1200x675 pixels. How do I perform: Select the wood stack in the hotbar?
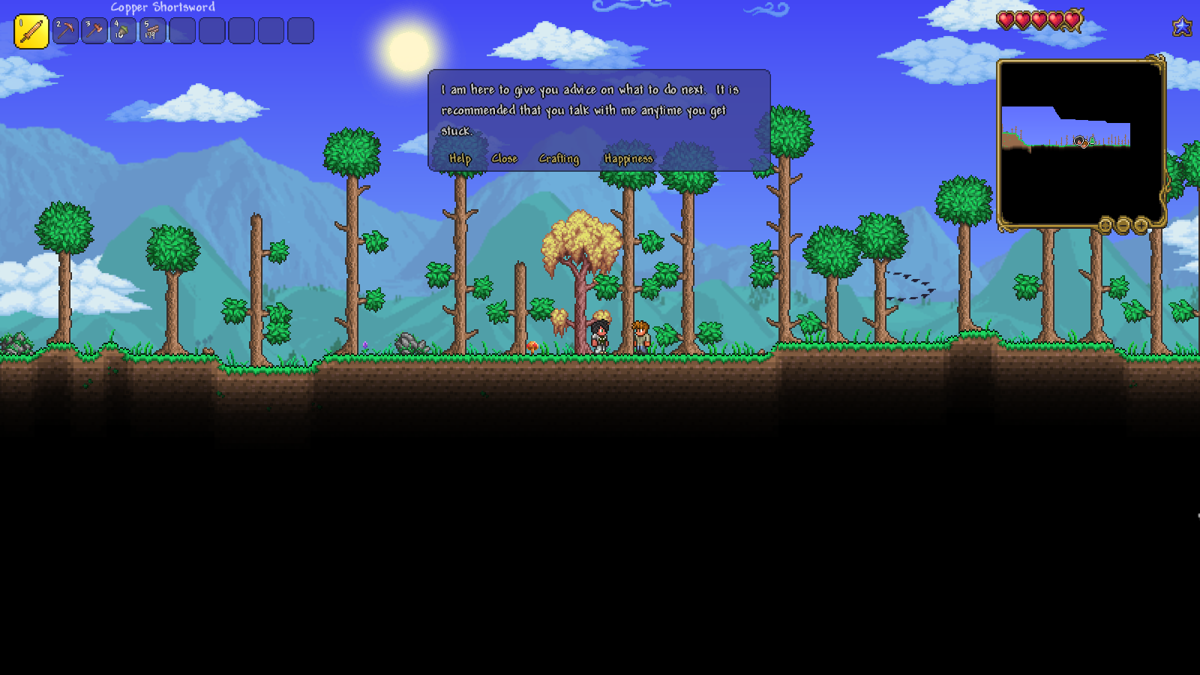click(x=153, y=31)
